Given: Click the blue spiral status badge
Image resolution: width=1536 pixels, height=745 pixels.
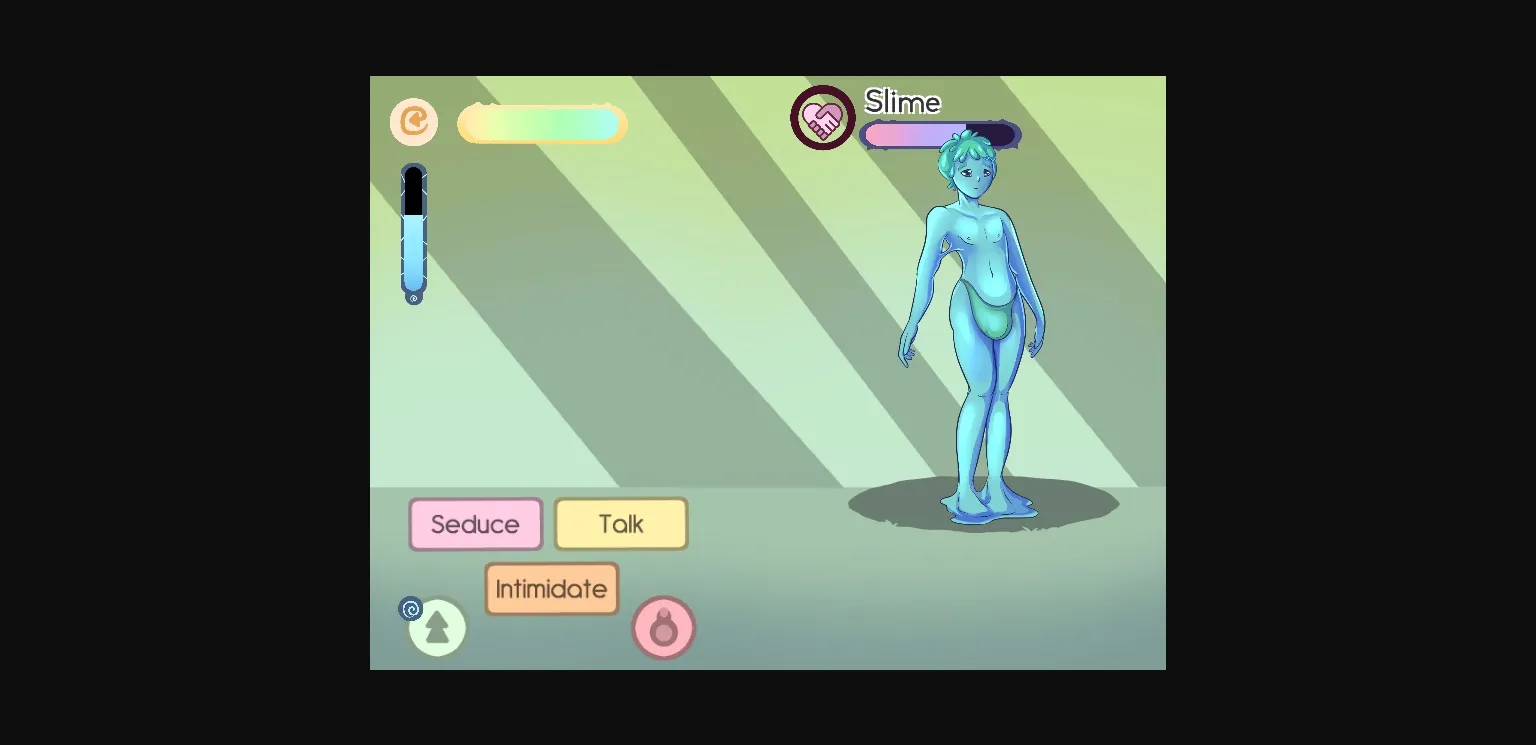Looking at the screenshot, I should [410, 608].
